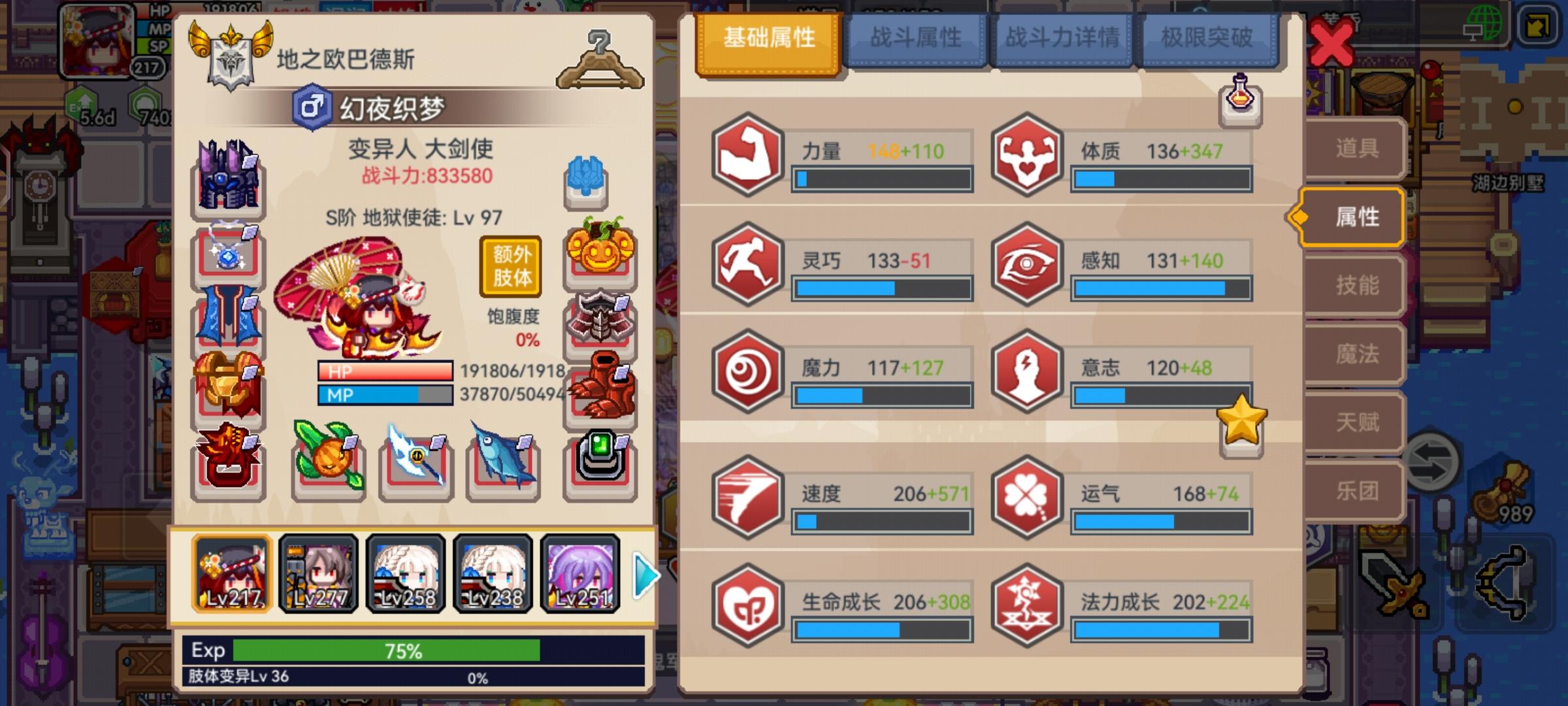Select the 魔力 magic attribute icon
Image resolution: width=1568 pixels, height=706 pixels.
click(749, 371)
